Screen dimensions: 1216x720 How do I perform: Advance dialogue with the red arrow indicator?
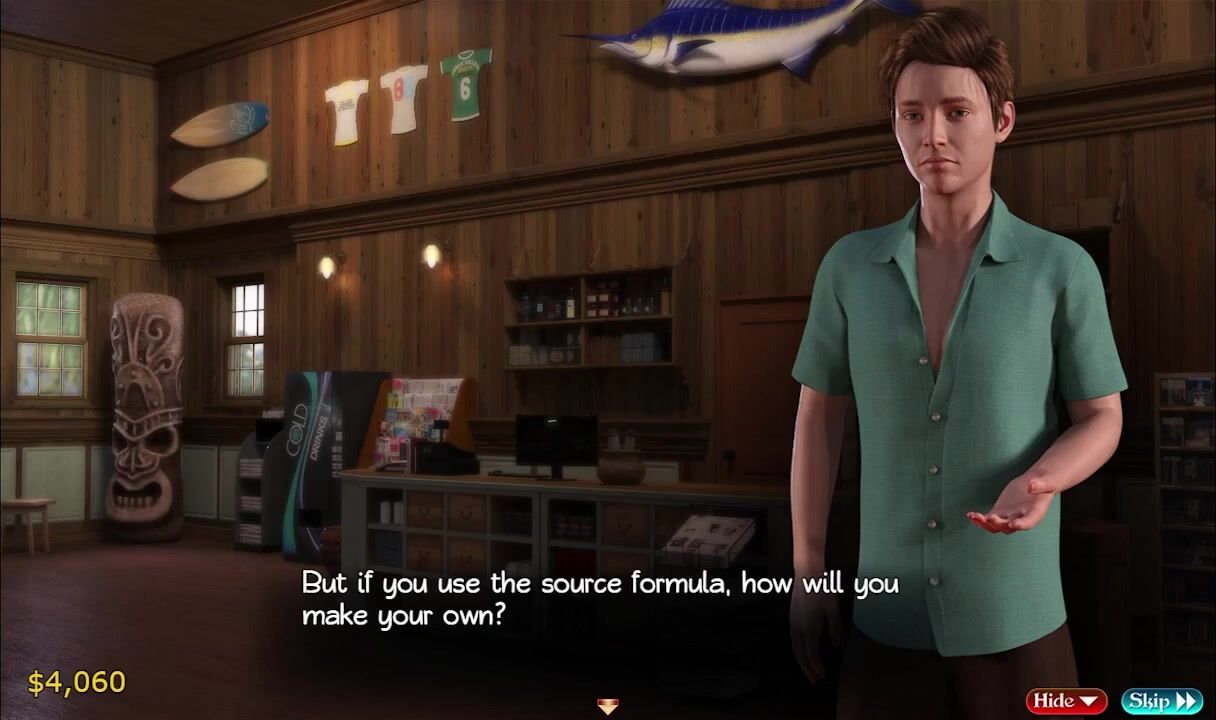[x=607, y=707]
